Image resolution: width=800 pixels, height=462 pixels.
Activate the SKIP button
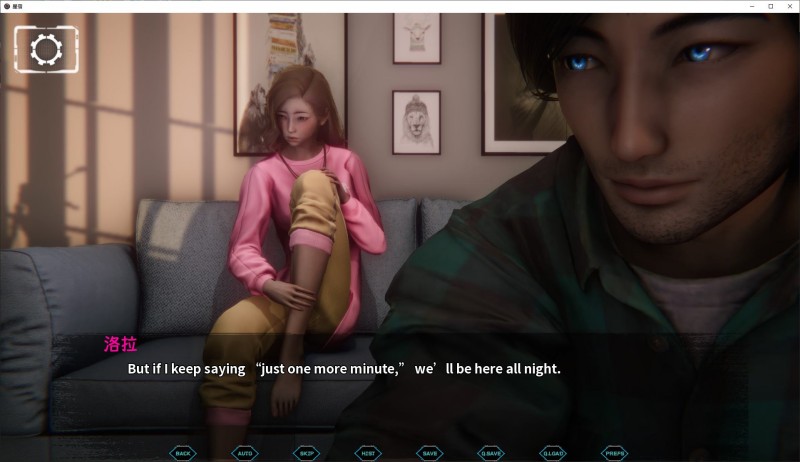tap(306, 453)
